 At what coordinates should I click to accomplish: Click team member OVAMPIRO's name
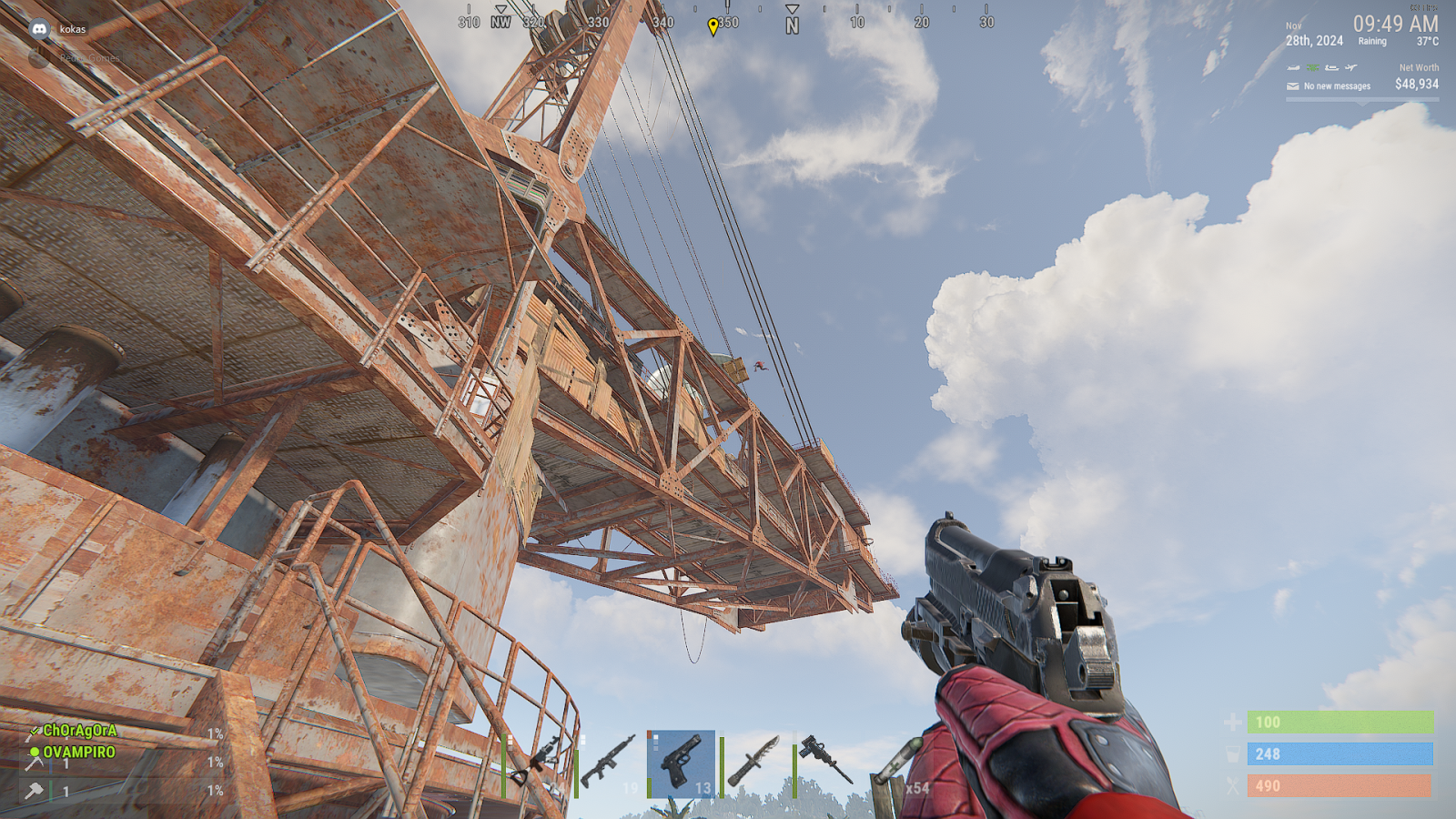[x=79, y=753]
